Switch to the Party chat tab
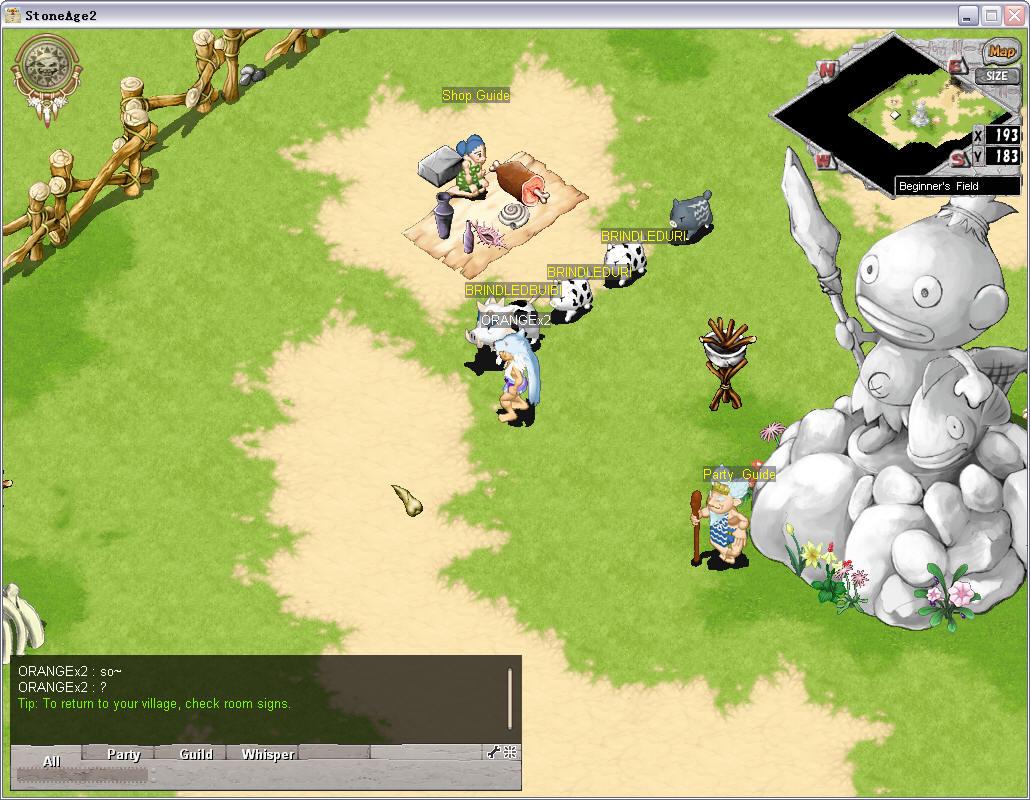This screenshot has width=1030, height=800. click(x=124, y=754)
